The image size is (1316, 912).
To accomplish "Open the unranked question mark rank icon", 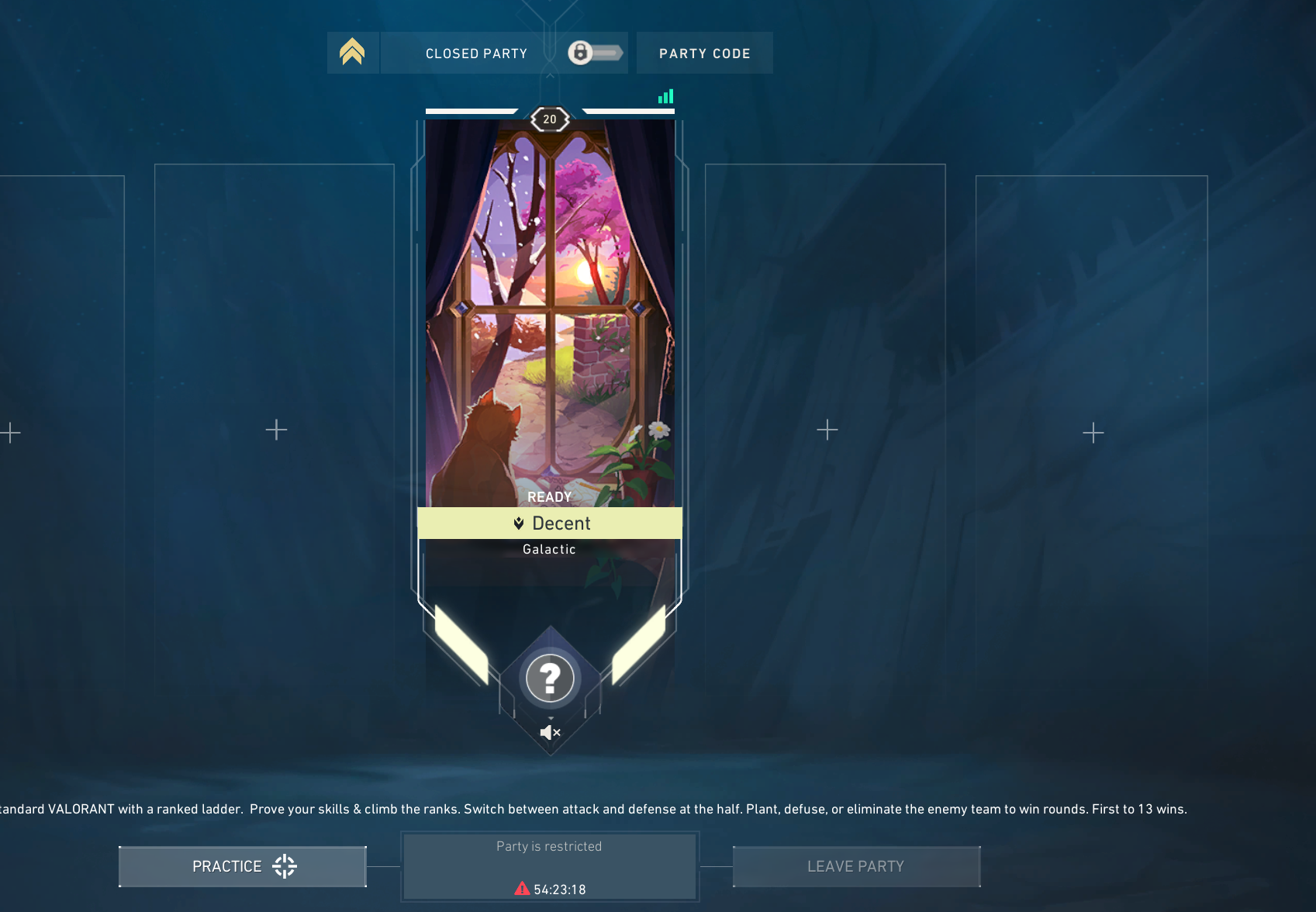I will [550, 678].
